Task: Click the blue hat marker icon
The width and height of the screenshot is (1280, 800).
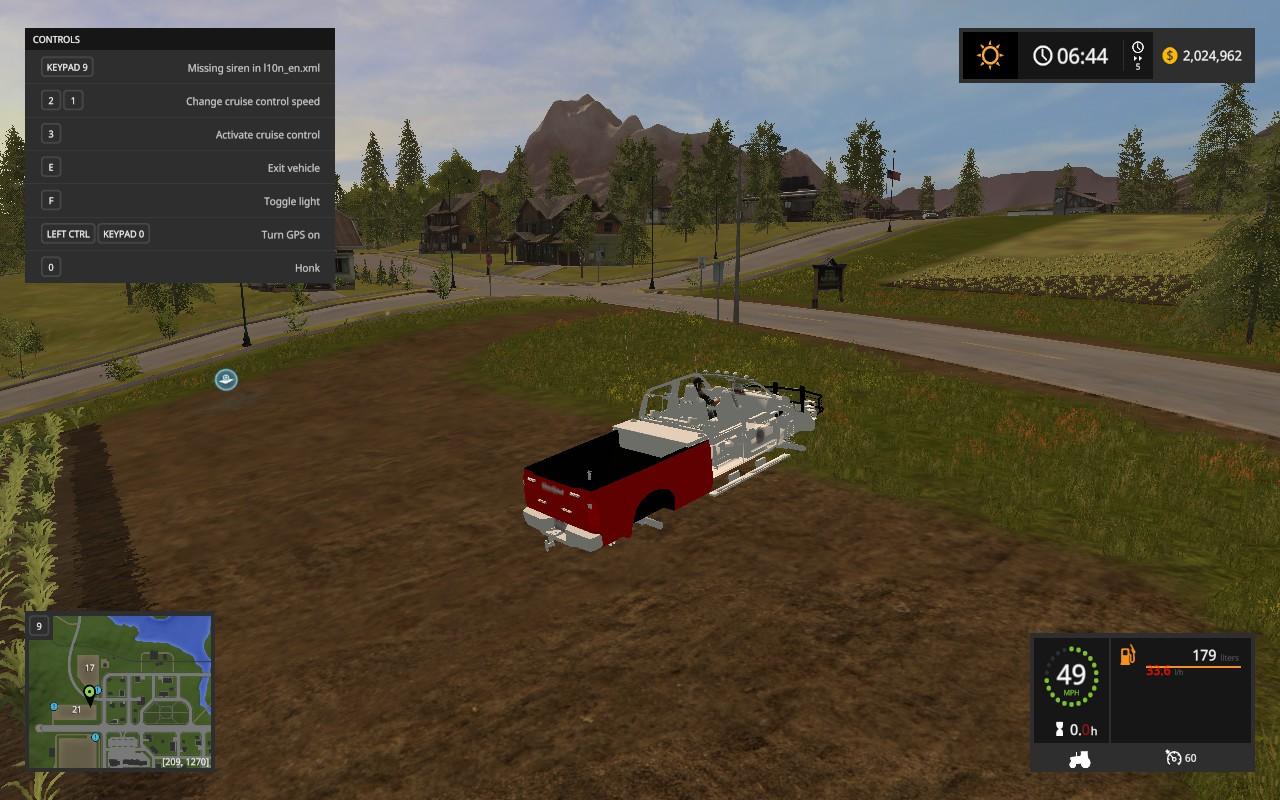Action: pos(226,379)
